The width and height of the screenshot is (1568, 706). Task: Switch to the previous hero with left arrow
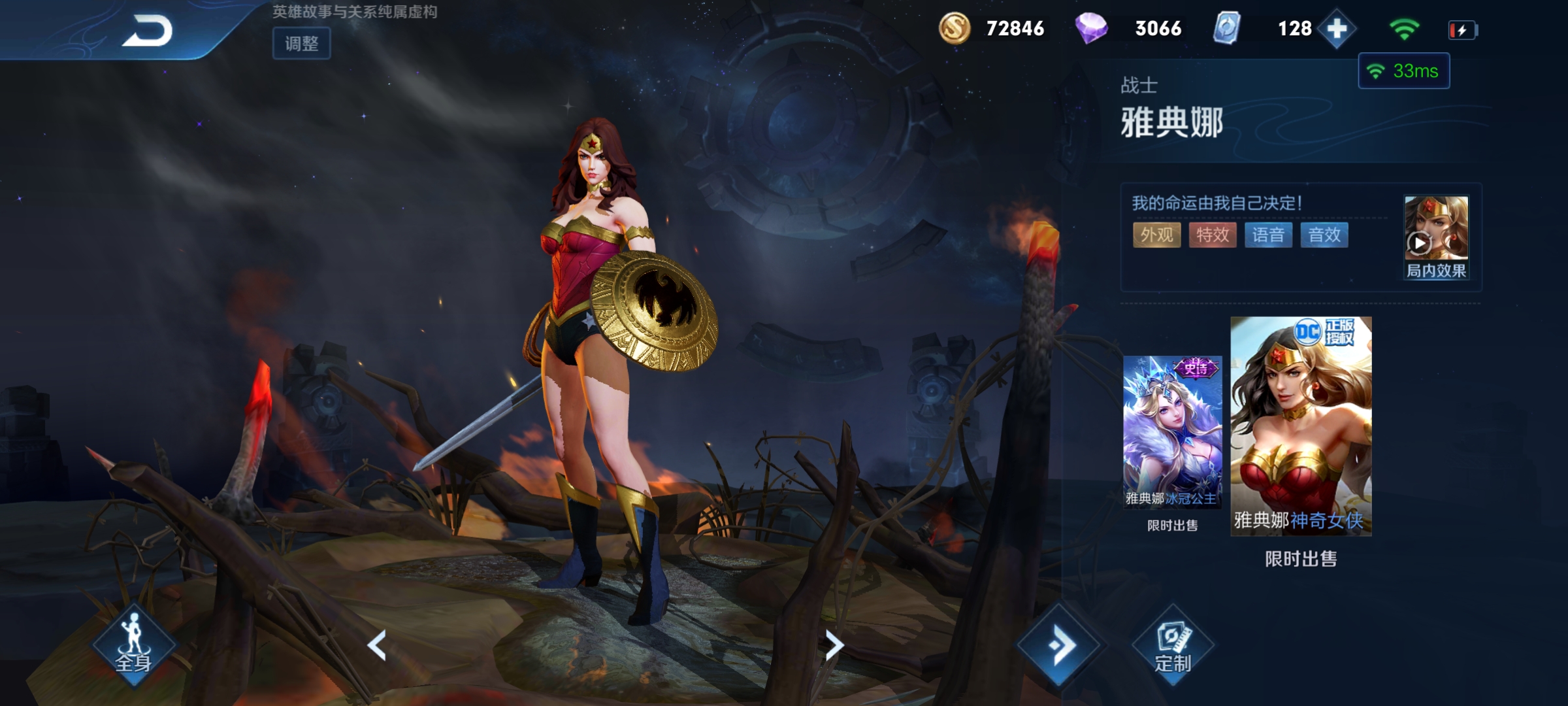[x=377, y=645]
